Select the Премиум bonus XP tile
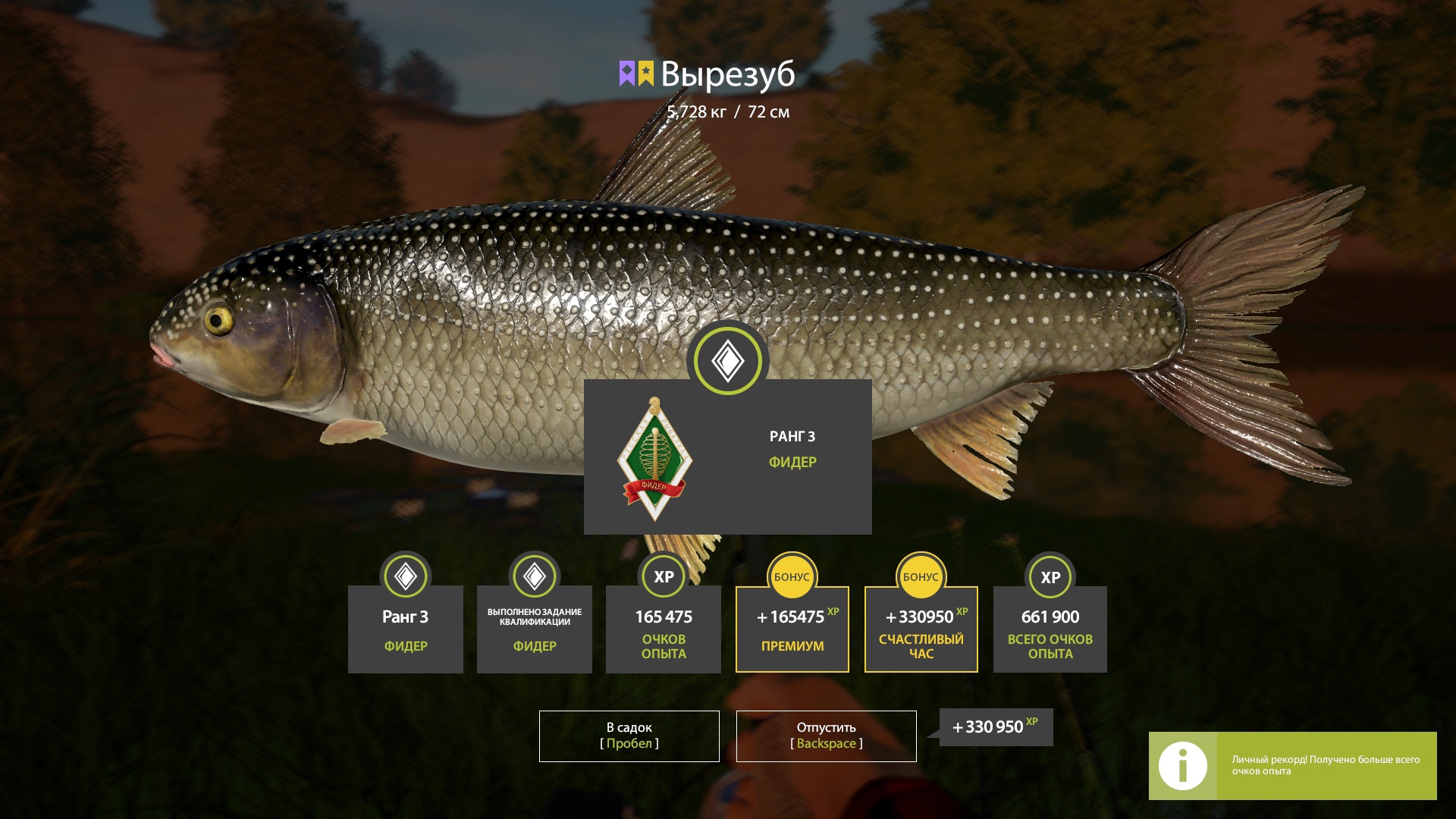Viewport: 1456px width, 819px height. tap(792, 629)
